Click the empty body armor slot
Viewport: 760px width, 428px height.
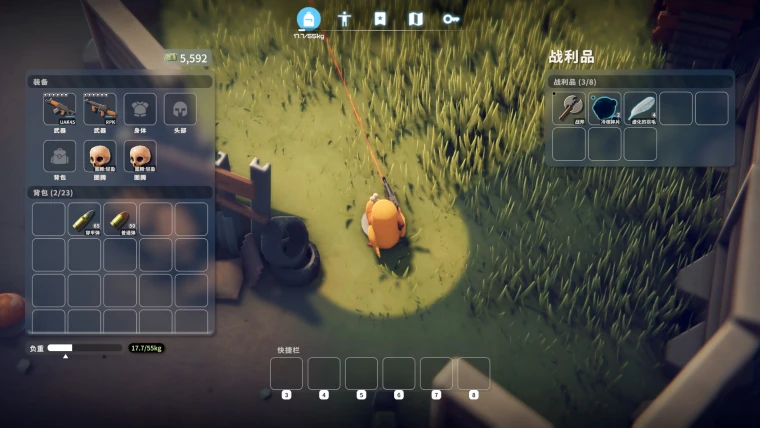point(140,109)
